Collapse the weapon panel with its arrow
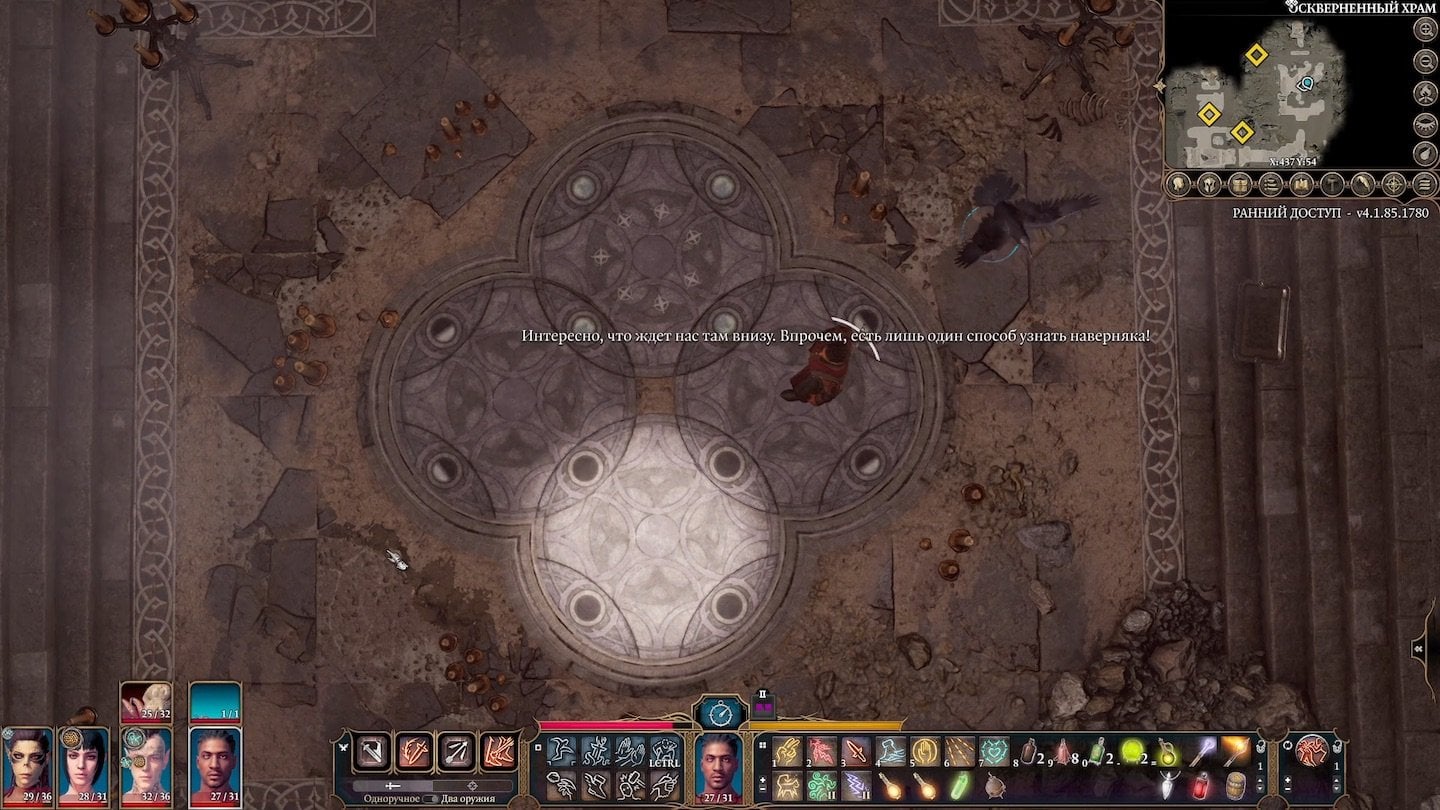Image resolution: width=1440 pixels, height=810 pixels. point(343,747)
